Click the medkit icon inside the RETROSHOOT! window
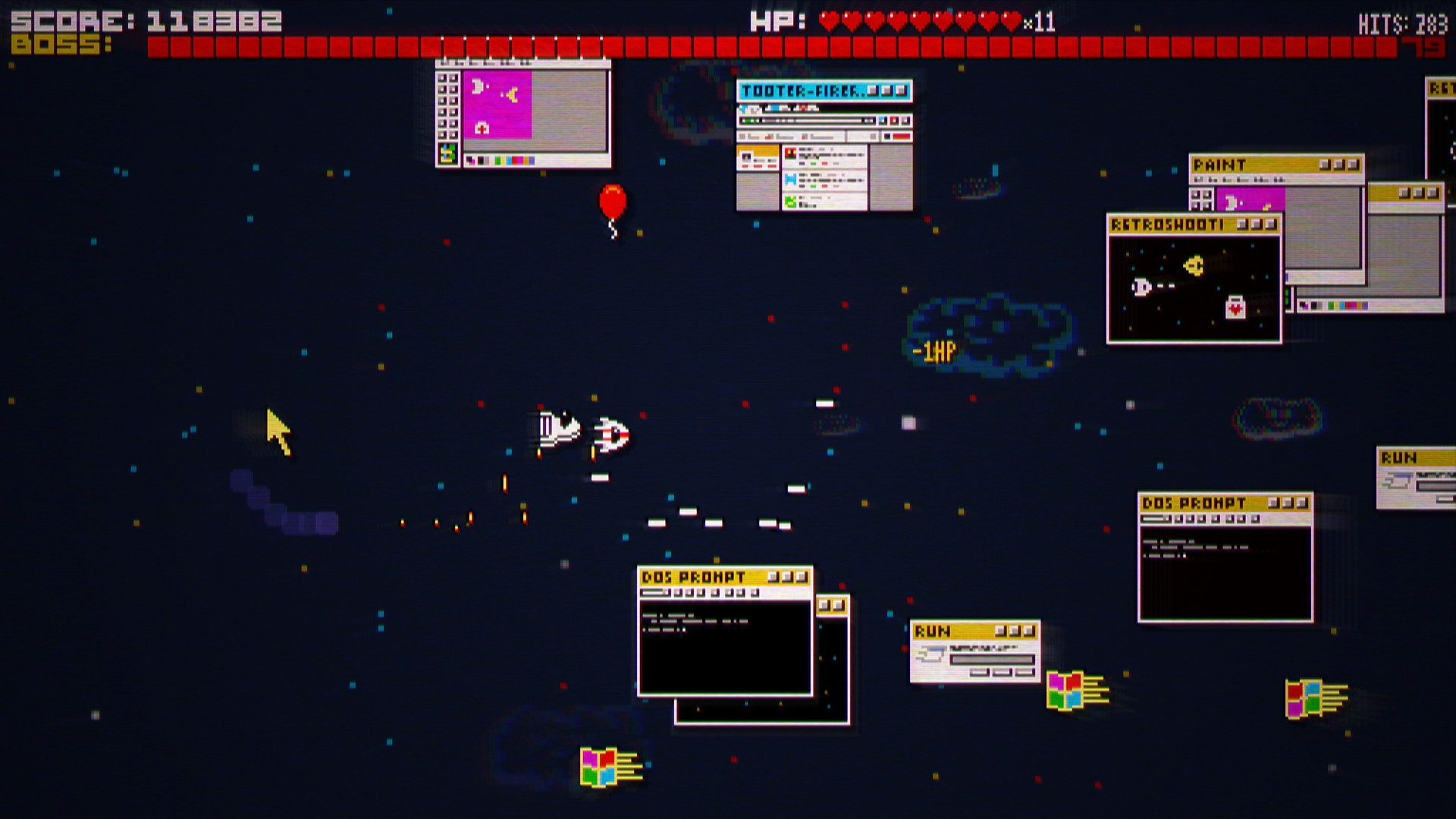The width and height of the screenshot is (1456, 819). [x=1235, y=307]
